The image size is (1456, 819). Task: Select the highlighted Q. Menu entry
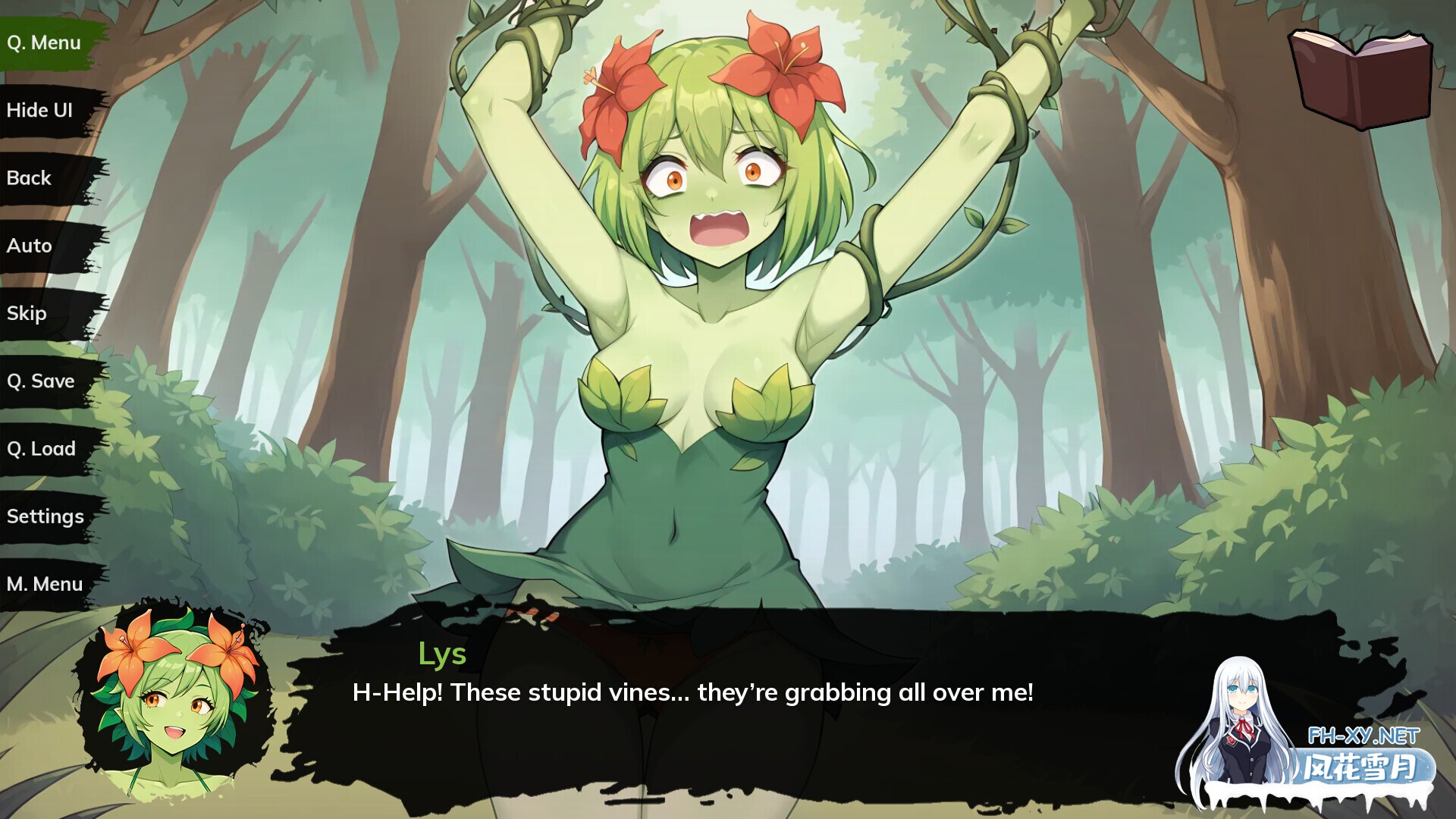(43, 42)
